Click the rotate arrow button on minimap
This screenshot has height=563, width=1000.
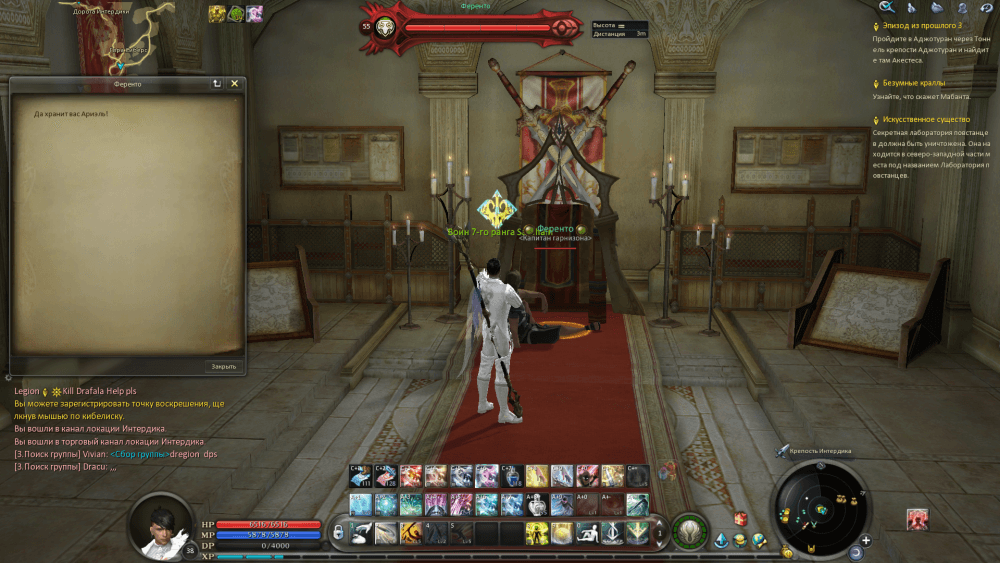point(856,552)
